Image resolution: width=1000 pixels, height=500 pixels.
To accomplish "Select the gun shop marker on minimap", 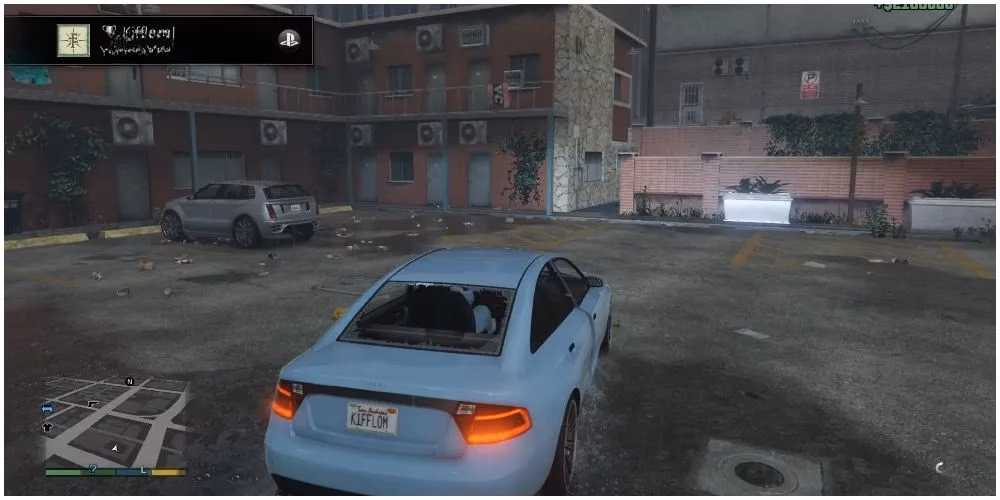I will (x=93, y=402).
